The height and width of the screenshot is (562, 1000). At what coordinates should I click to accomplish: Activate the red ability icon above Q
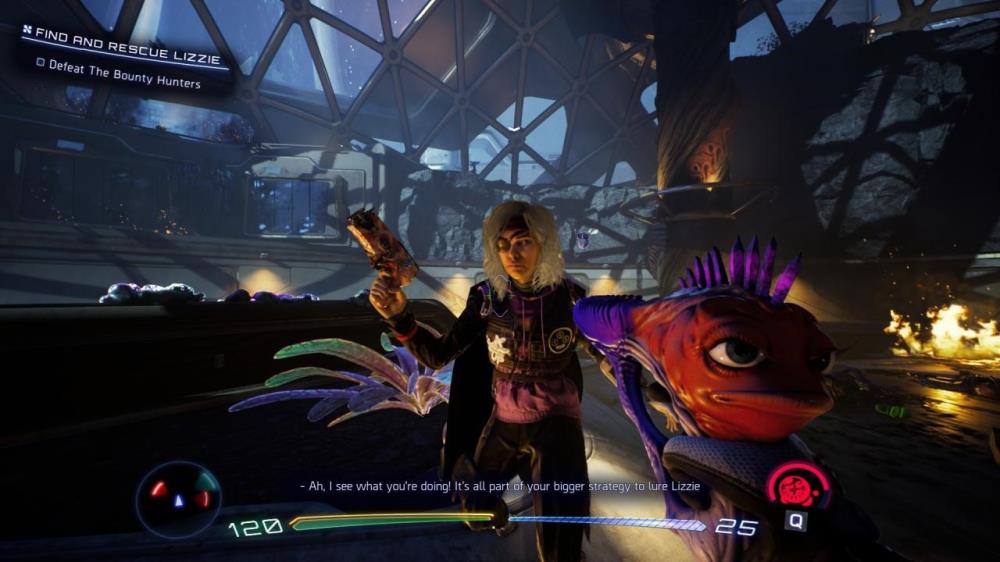pos(797,487)
